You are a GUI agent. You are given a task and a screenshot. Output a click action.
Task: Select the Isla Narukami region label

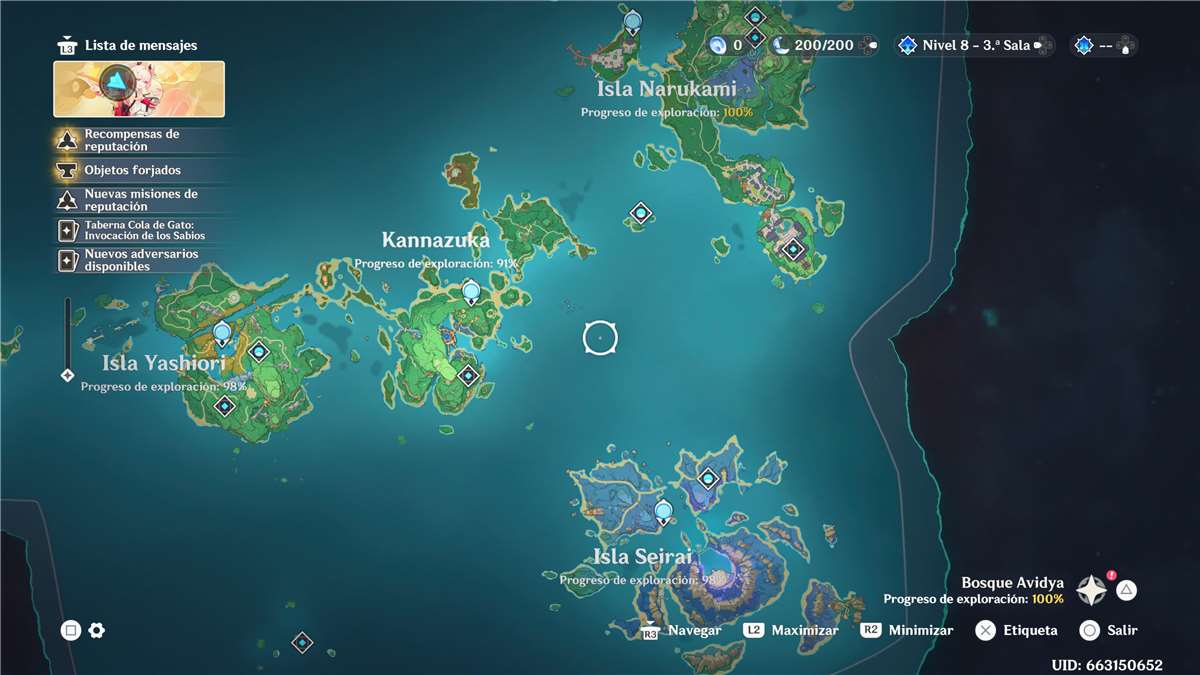(666, 89)
